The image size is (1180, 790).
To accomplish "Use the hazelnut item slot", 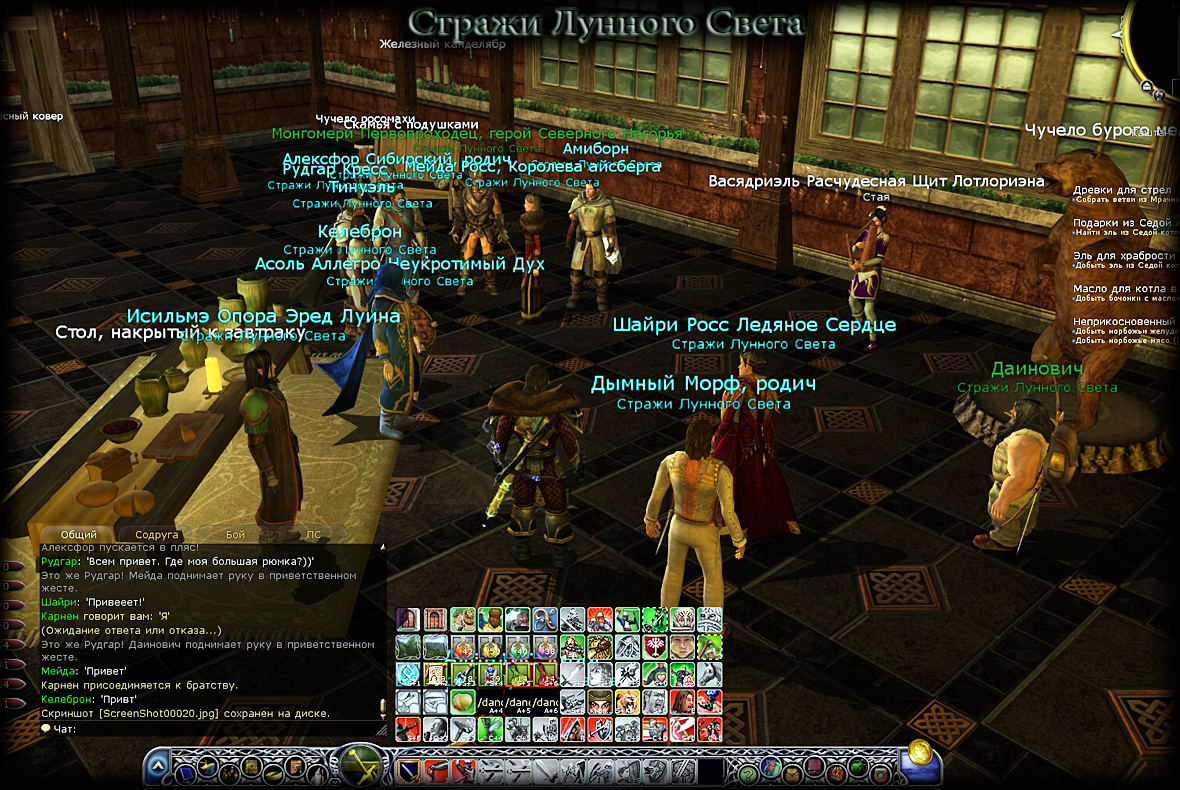I will 462,701.
